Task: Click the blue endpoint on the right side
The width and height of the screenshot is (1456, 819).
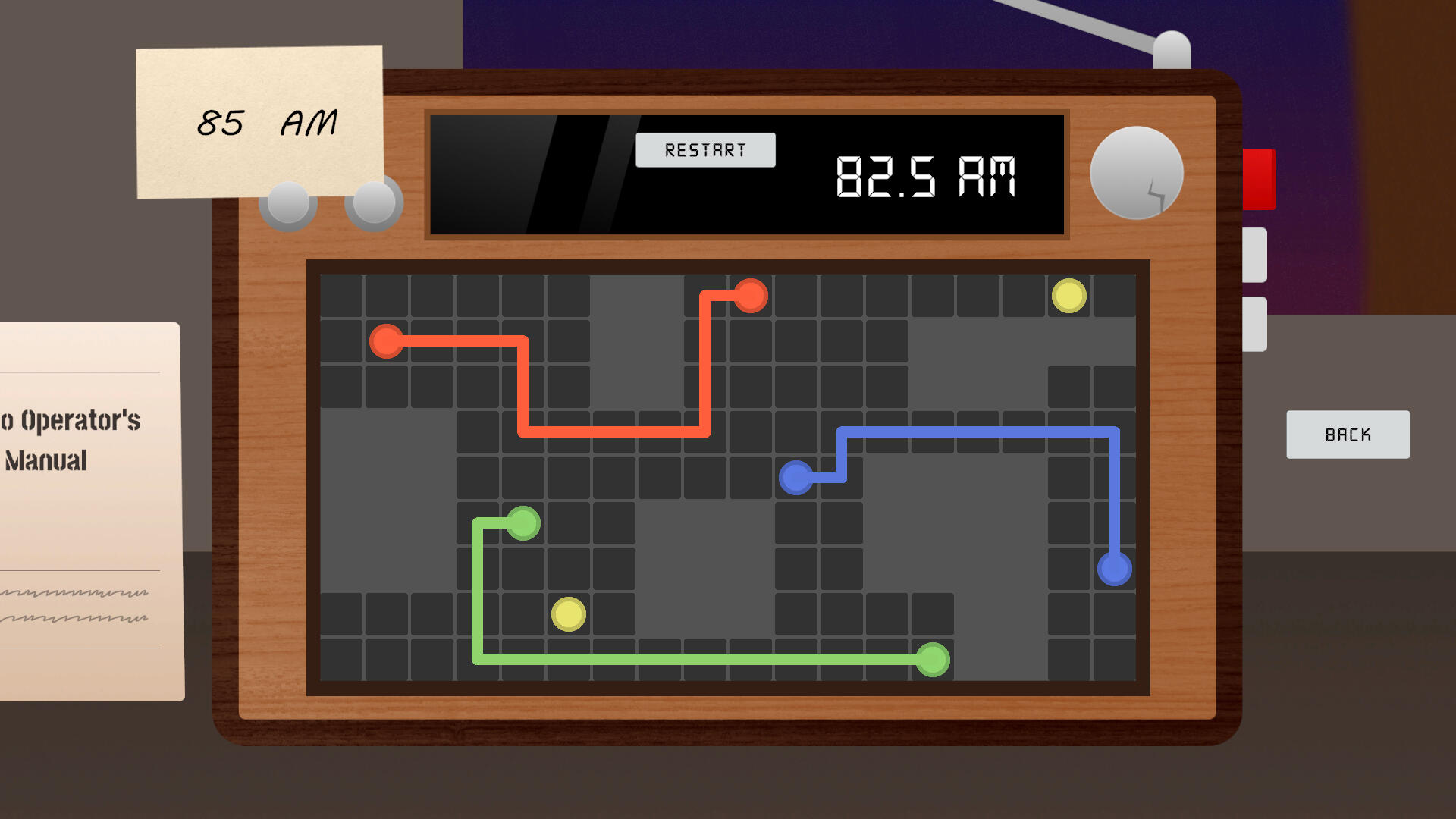Action: 1113,567
